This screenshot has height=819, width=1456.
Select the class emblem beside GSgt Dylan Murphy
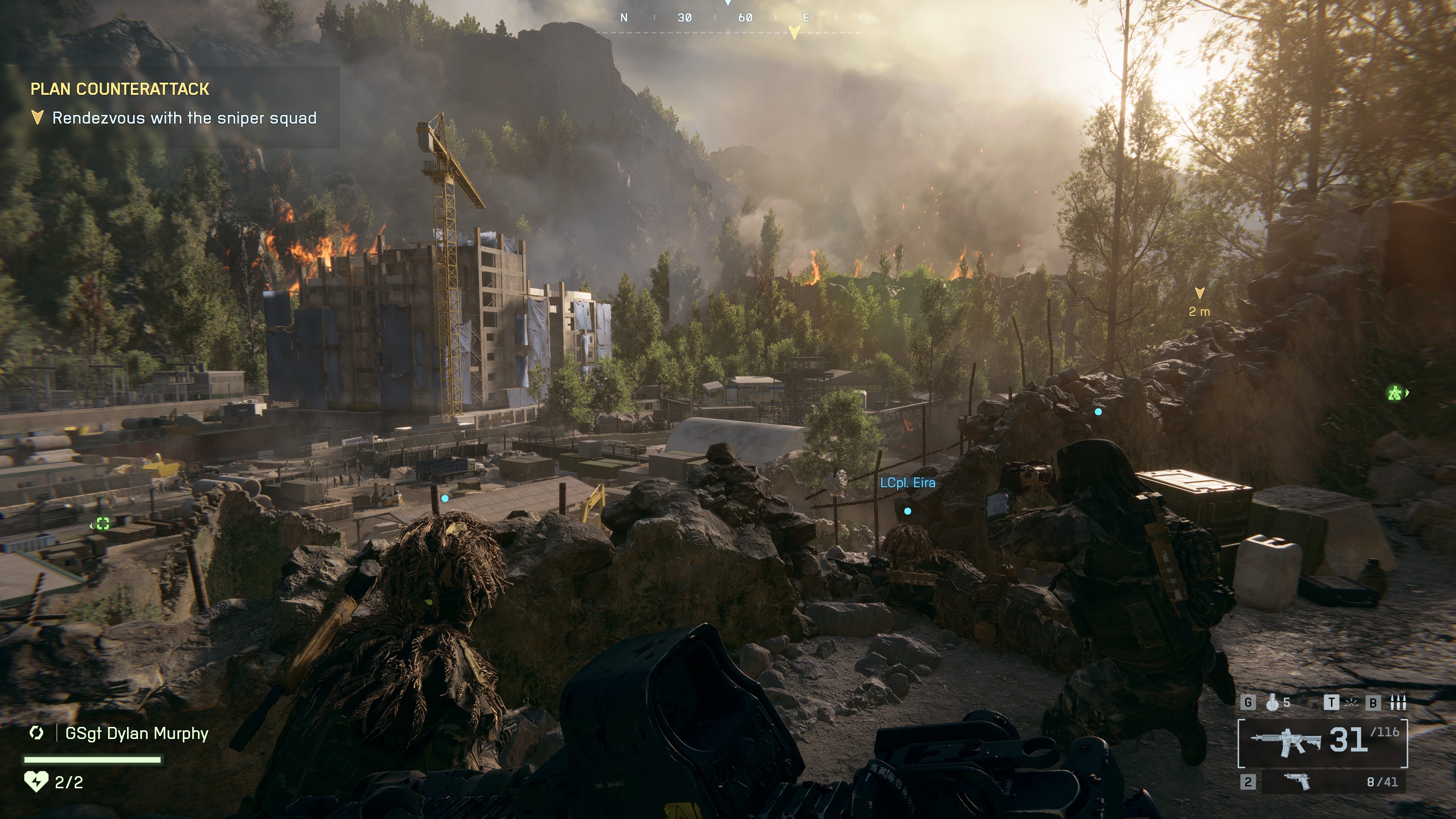[37, 733]
